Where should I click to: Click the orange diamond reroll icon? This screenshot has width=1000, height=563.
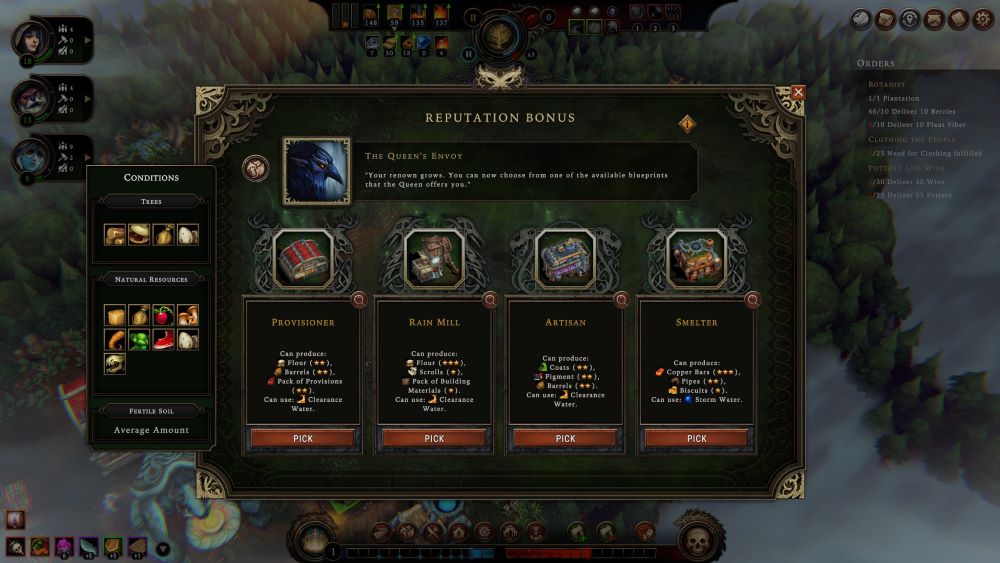point(687,124)
